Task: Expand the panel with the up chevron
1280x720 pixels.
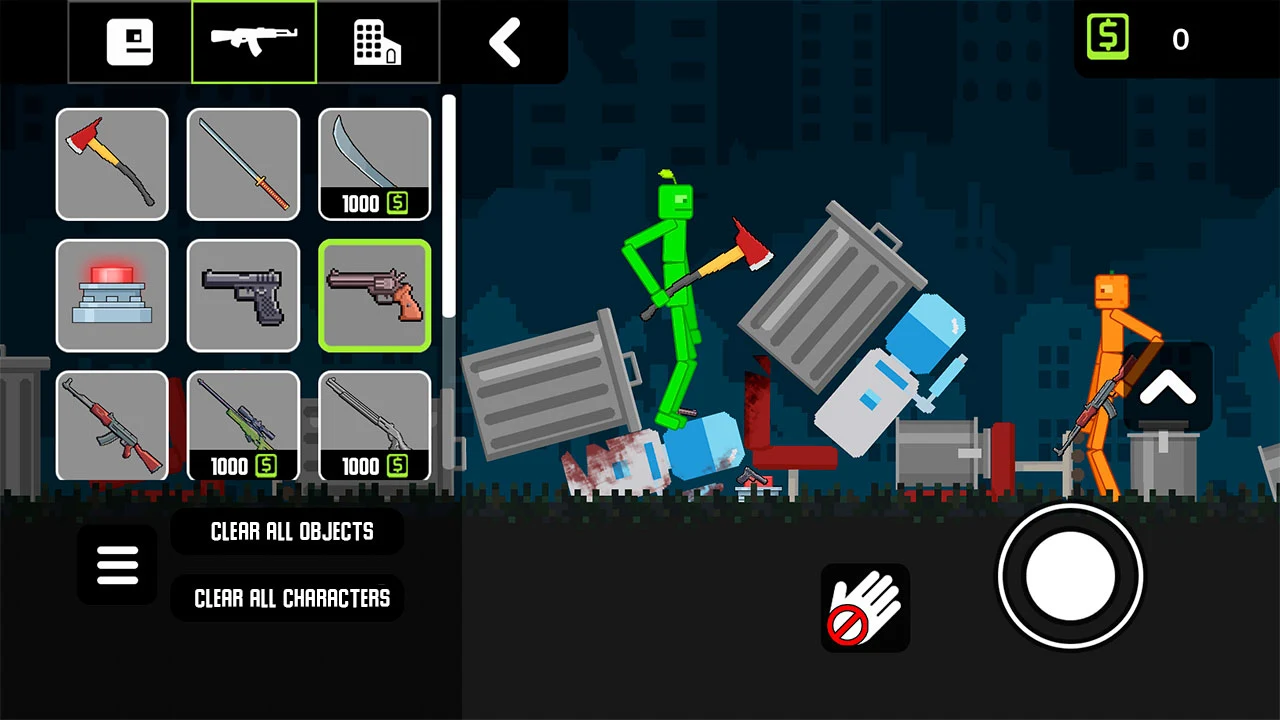Action: 1168,388
